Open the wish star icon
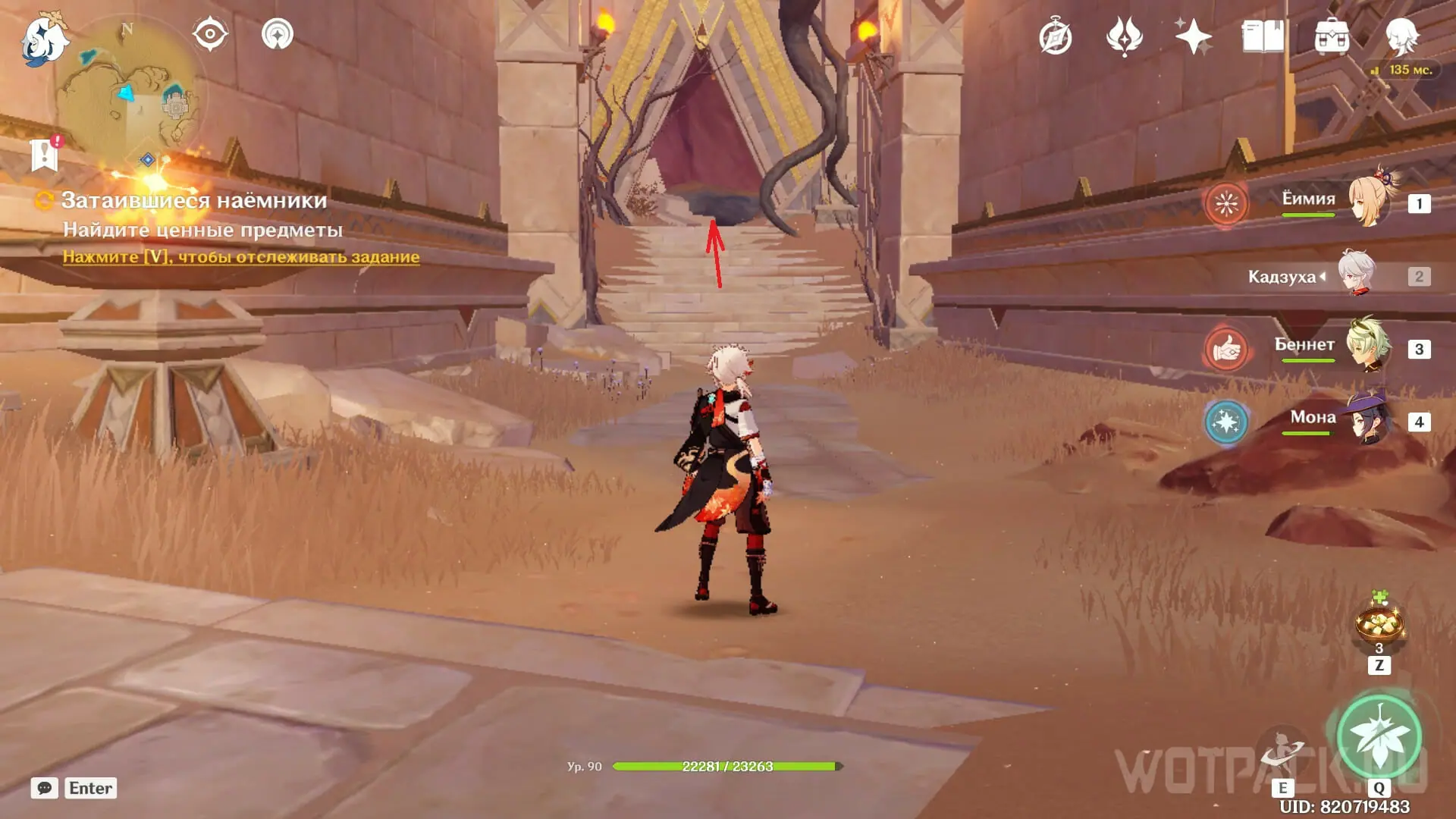 (1193, 36)
